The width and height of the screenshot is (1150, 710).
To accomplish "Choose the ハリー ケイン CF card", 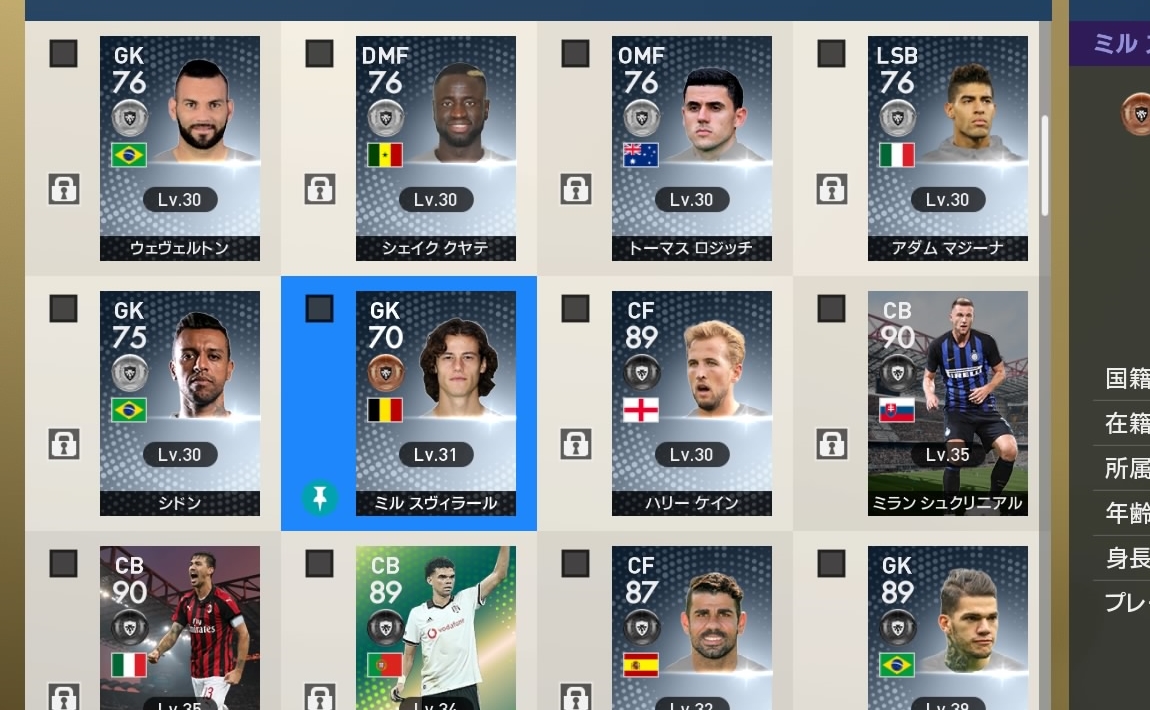I will click(x=692, y=403).
